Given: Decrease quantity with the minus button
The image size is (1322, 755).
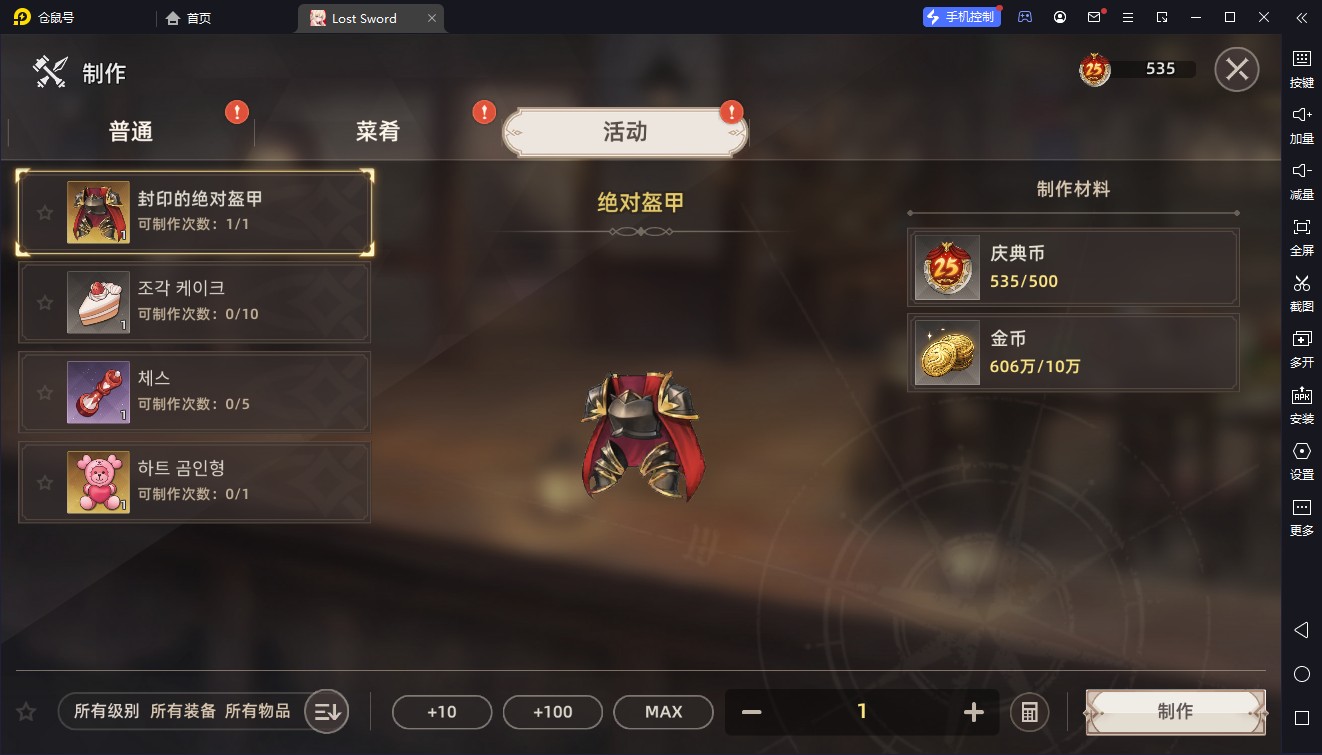Looking at the screenshot, I should click(x=752, y=712).
